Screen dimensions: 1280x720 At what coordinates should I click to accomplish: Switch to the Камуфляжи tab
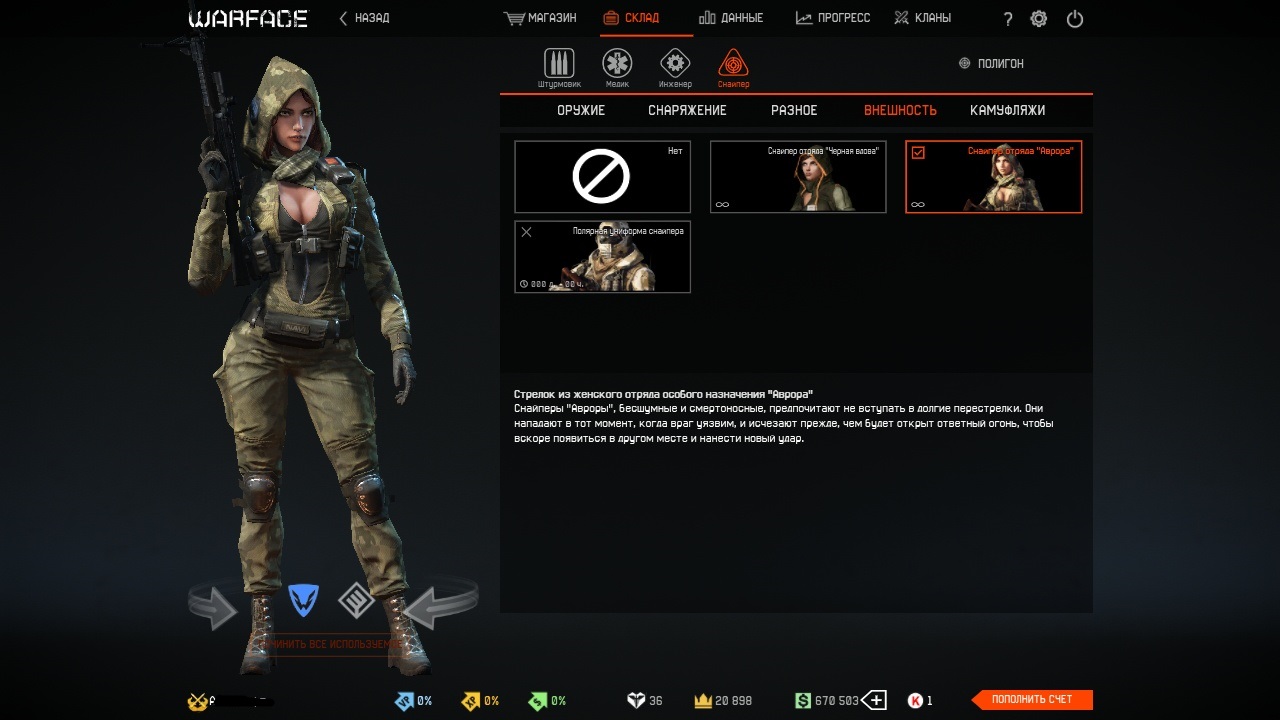pos(1007,110)
